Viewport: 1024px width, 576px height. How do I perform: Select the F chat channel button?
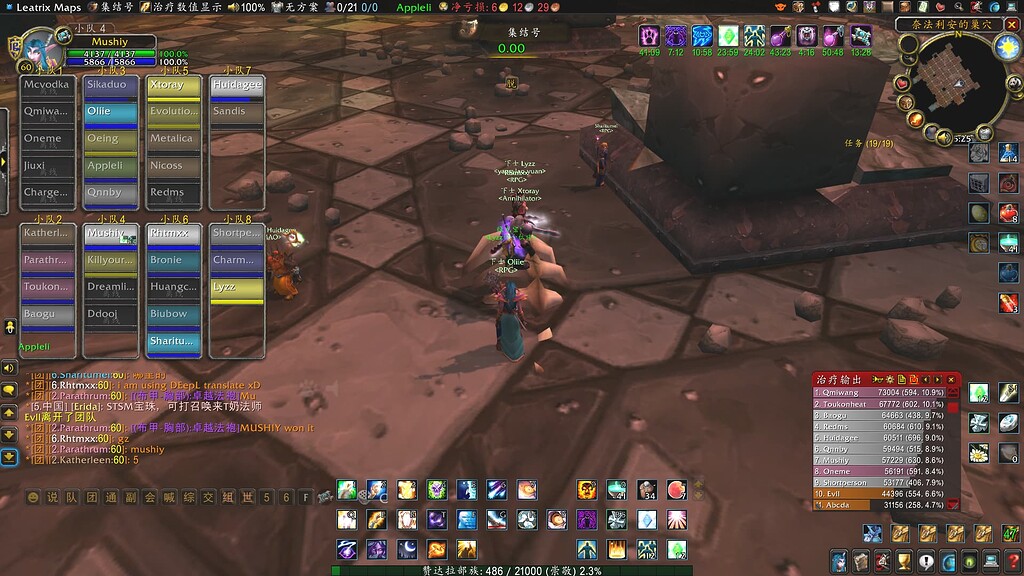(305, 496)
